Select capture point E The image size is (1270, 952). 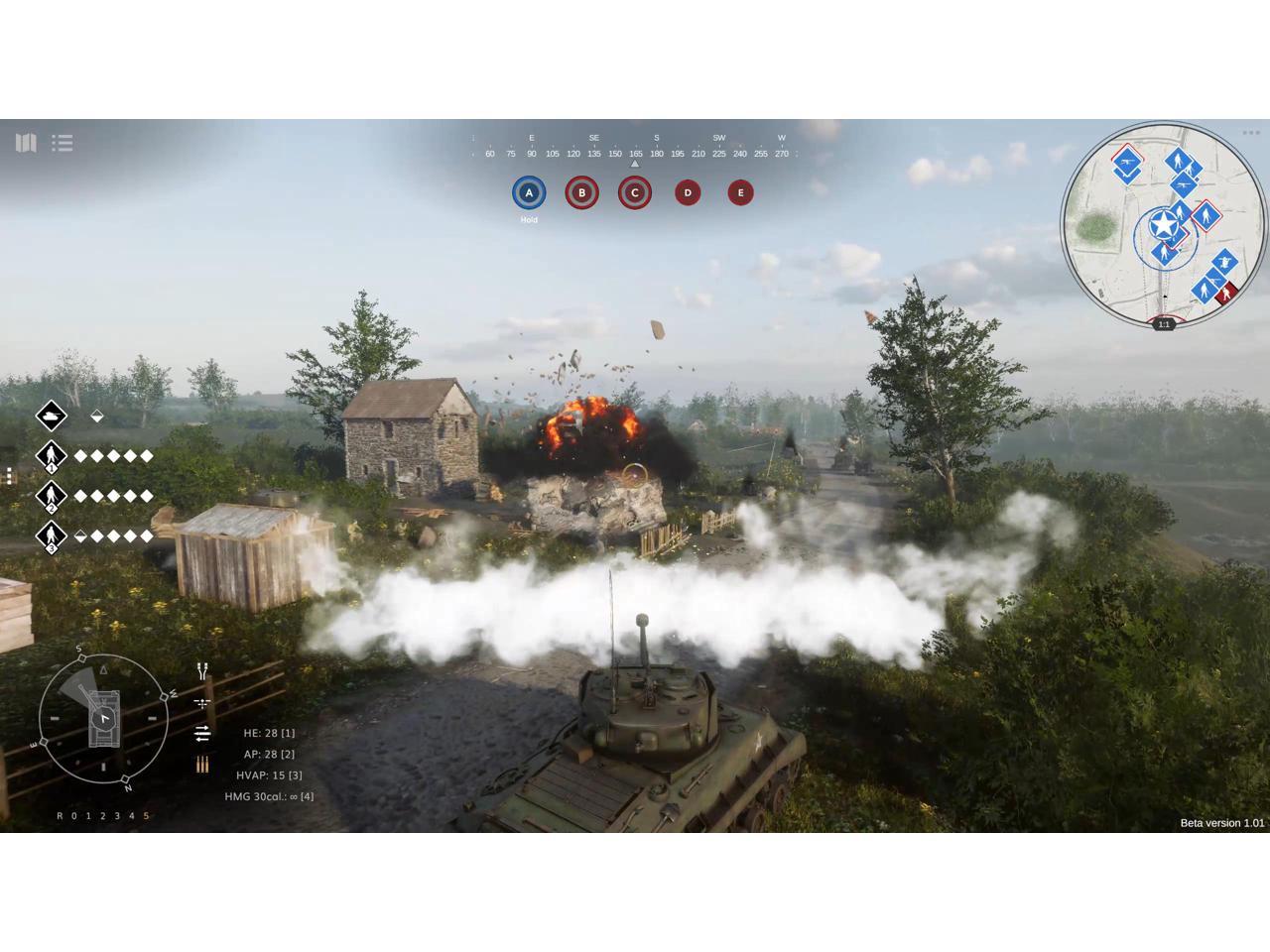click(x=740, y=192)
